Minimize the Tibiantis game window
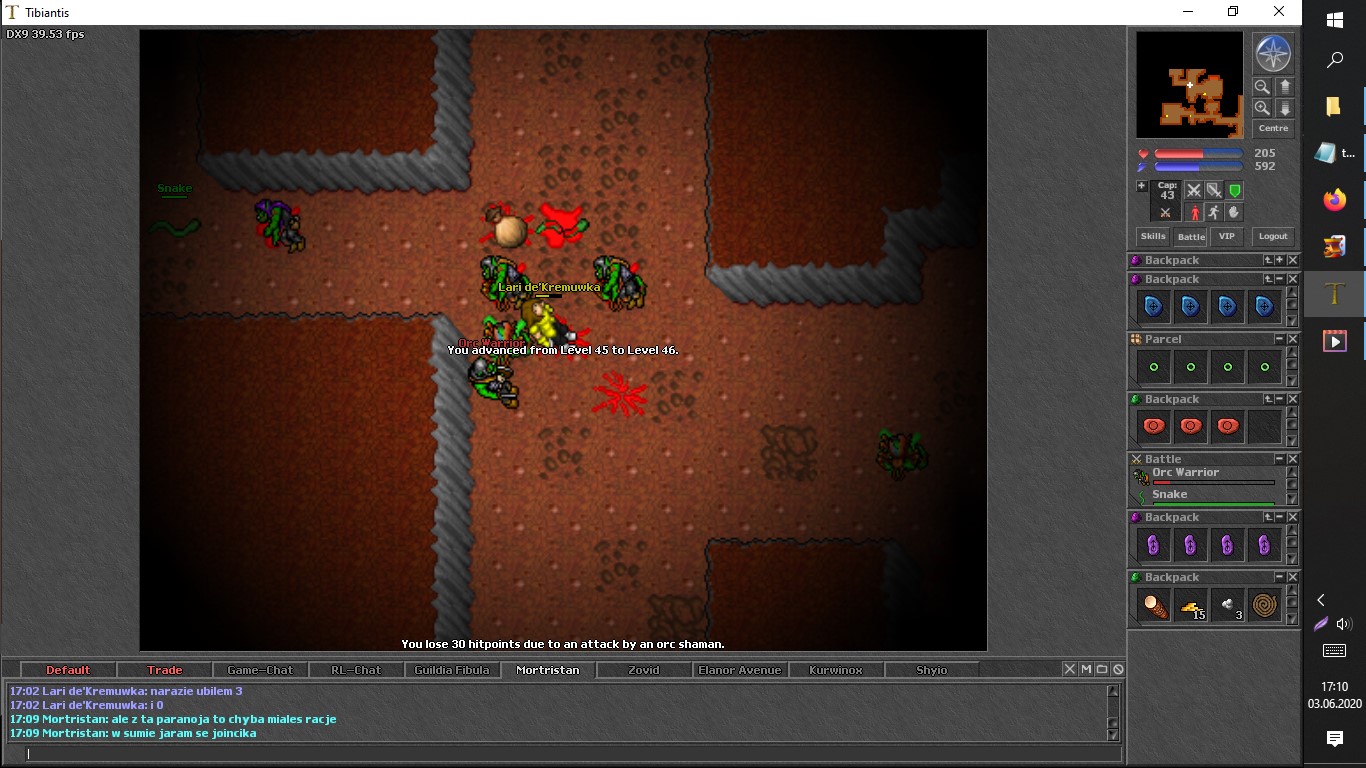1366x768 pixels. click(1187, 12)
